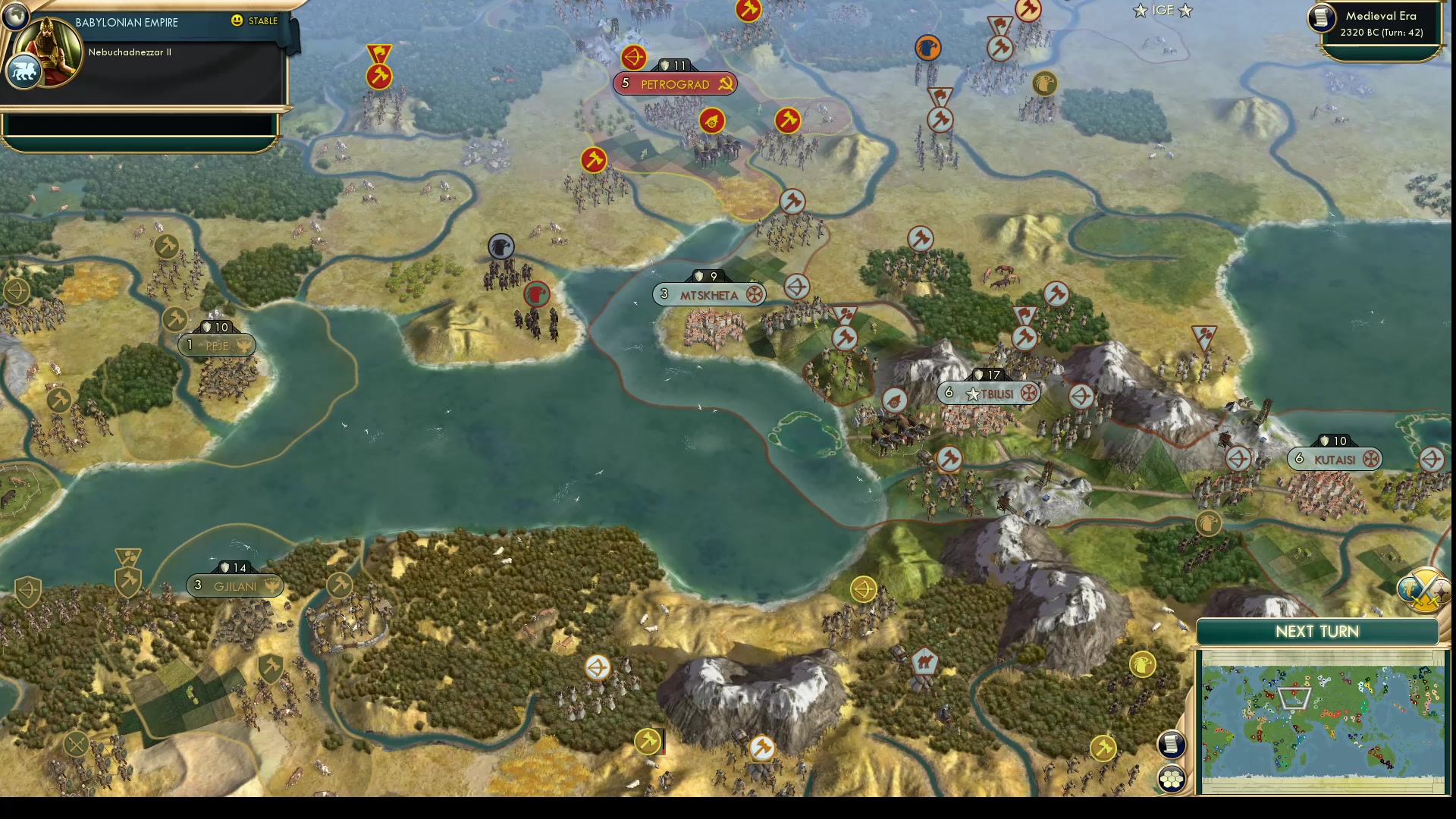The width and height of the screenshot is (1456, 819).
Task: Click the Next Turn button
Action: pos(1316,631)
